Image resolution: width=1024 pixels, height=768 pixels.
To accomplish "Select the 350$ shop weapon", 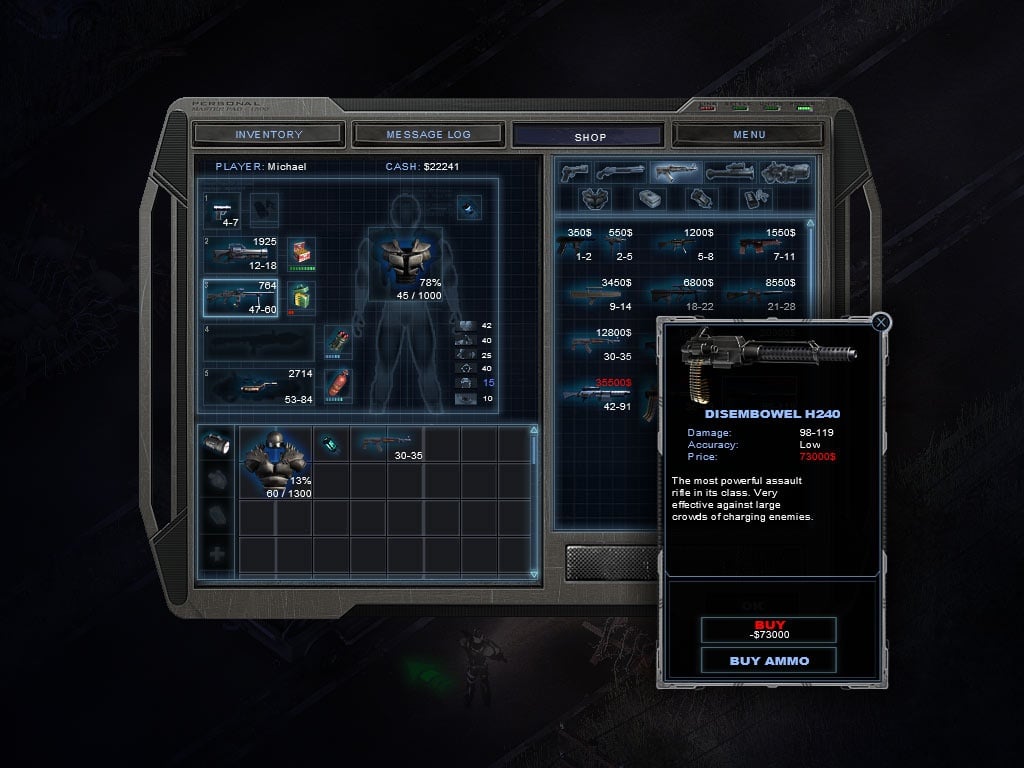I will point(579,244).
